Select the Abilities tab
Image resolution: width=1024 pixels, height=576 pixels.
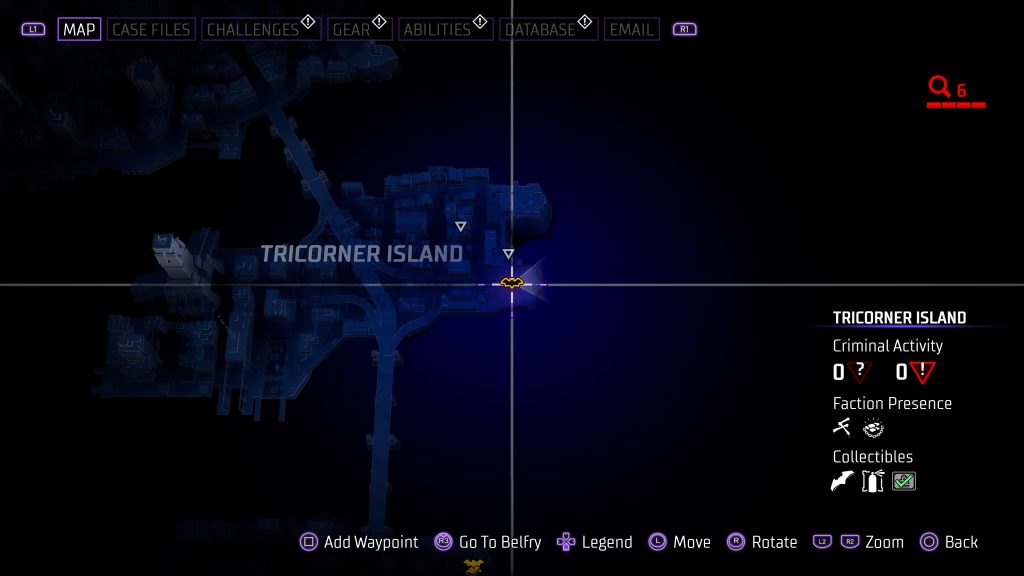point(437,29)
